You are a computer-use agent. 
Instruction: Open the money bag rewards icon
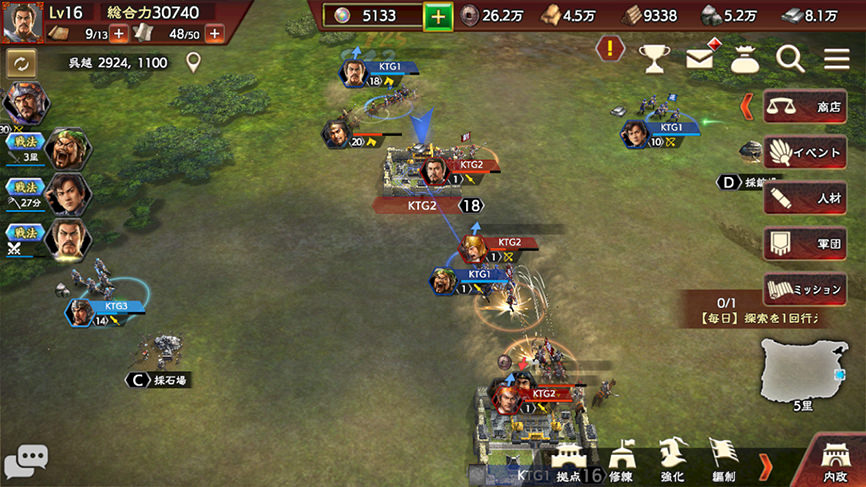[x=745, y=59]
